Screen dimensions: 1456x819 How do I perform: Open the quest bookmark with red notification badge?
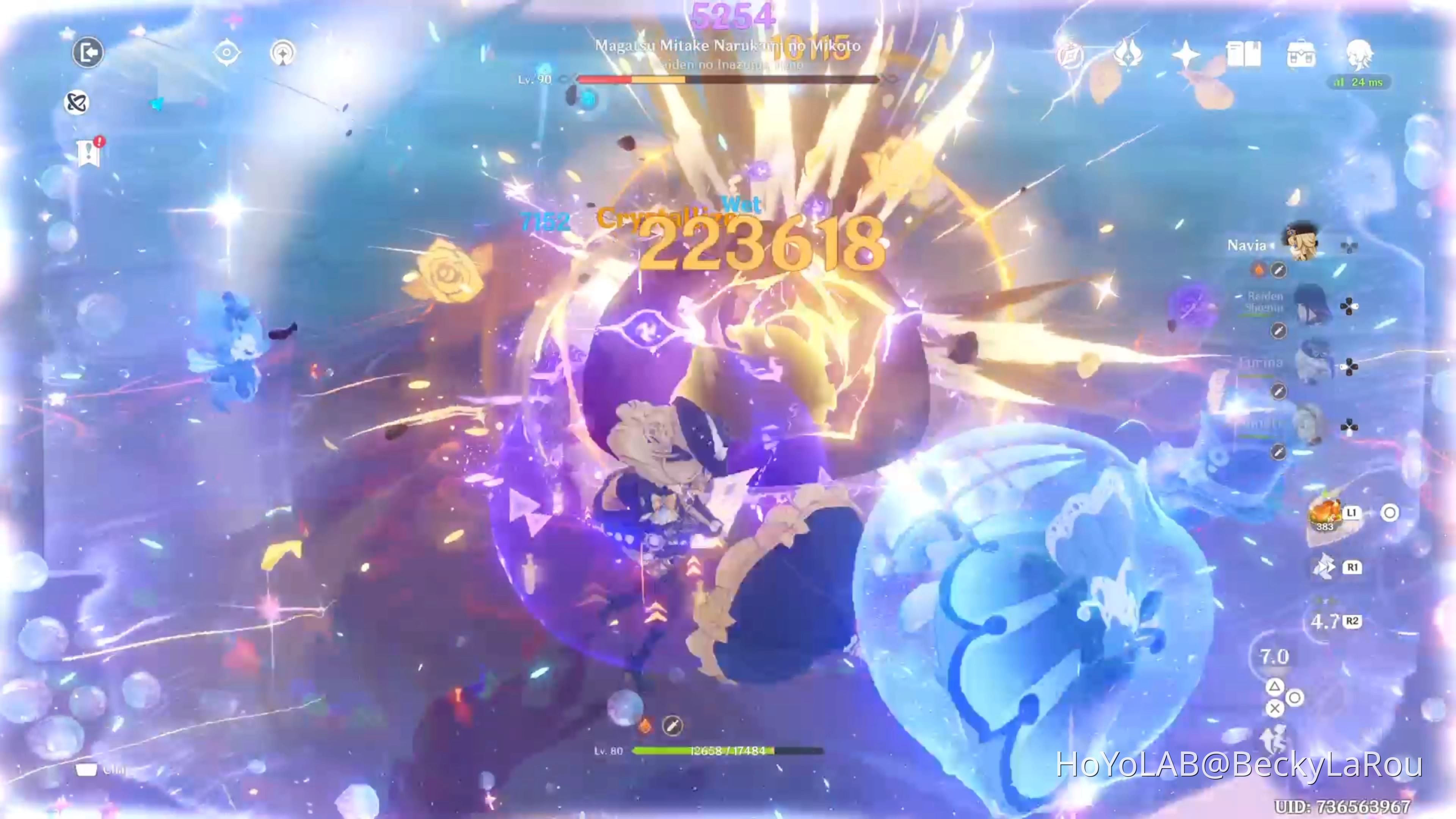89,152
